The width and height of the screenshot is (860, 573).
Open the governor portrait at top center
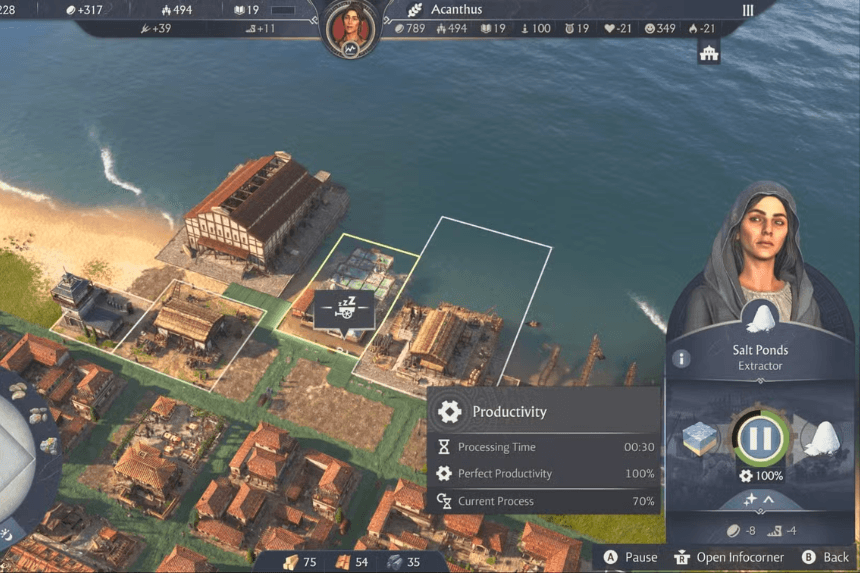[352, 27]
